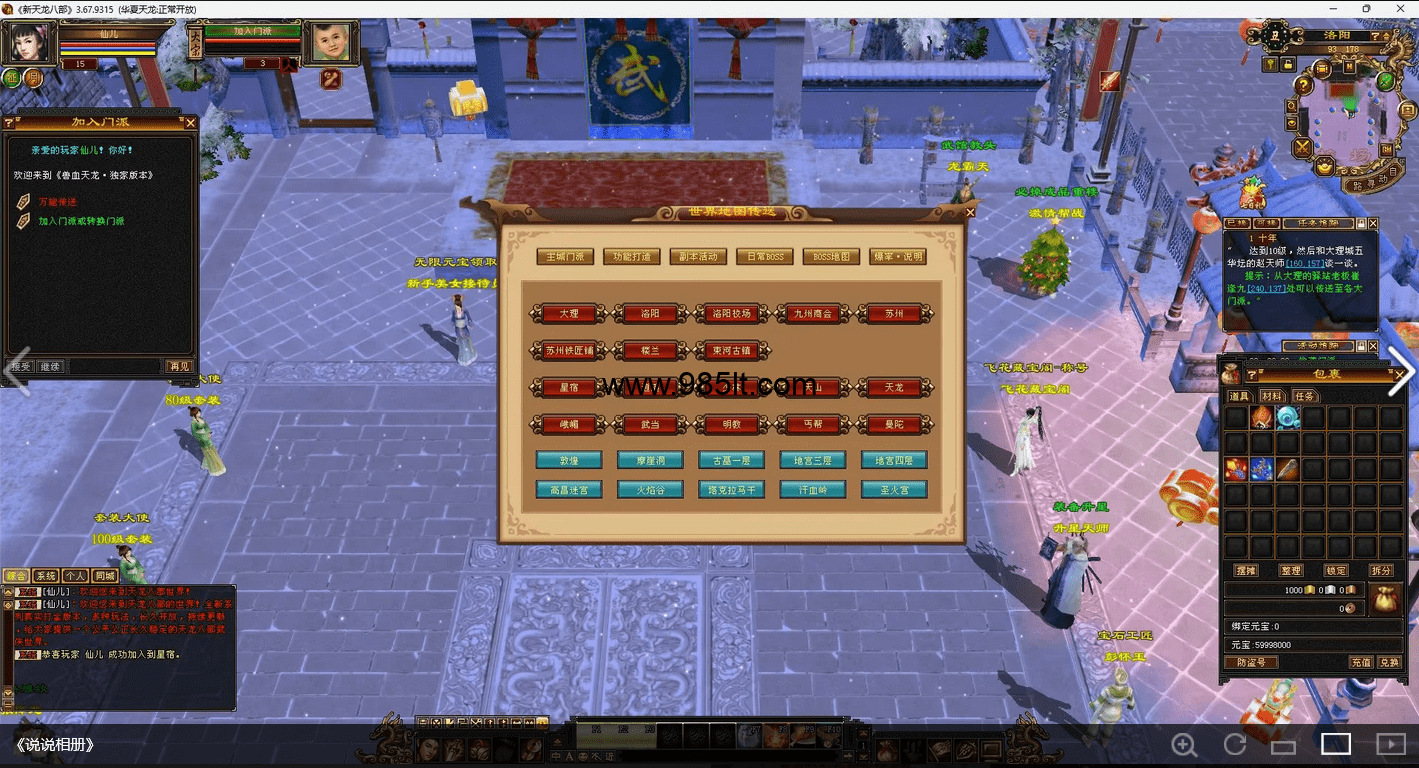Select the 武当 sect button
This screenshot has width=1419, height=768.
pyautogui.click(x=650, y=425)
